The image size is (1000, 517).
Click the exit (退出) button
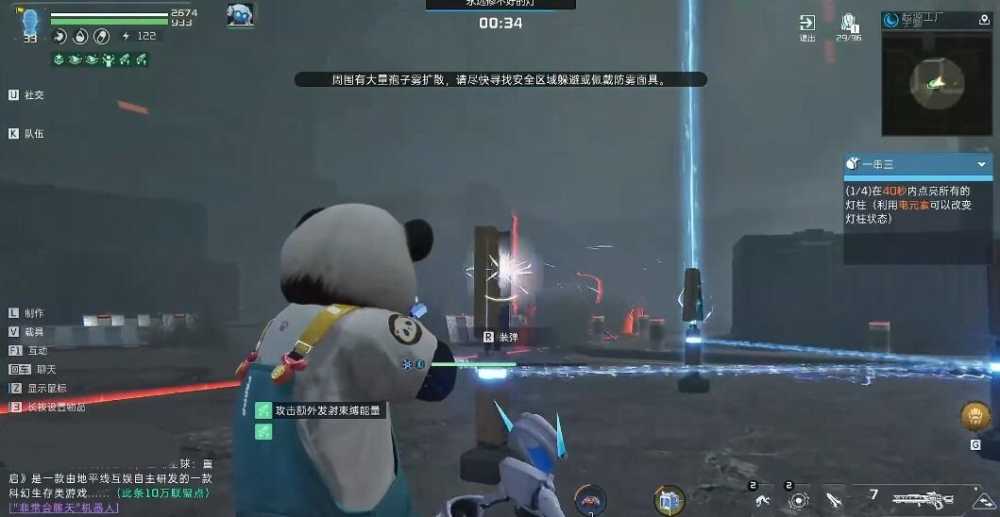pyautogui.click(x=808, y=24)
